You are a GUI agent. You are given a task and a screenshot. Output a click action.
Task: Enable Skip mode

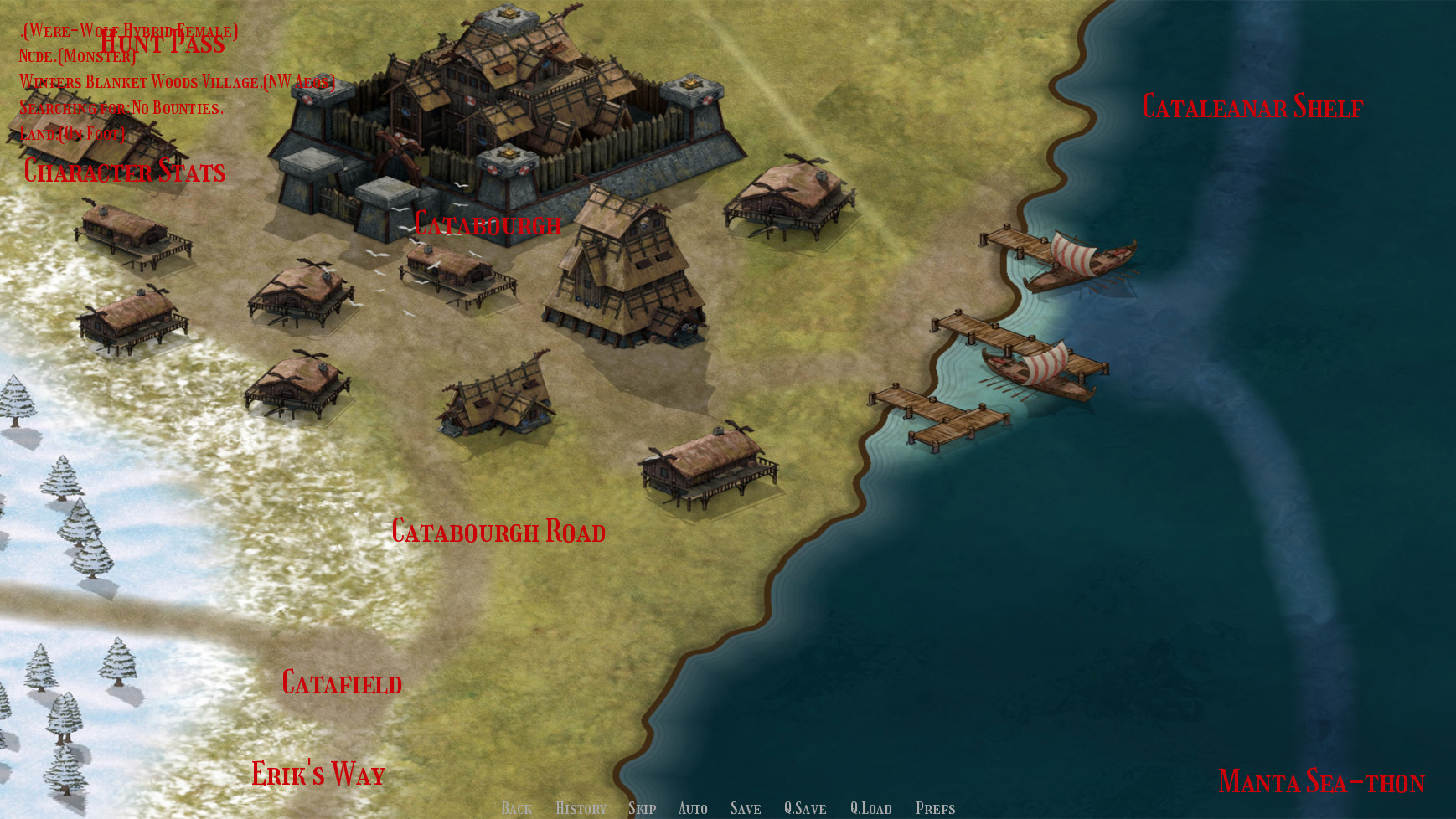coord(643,808)
